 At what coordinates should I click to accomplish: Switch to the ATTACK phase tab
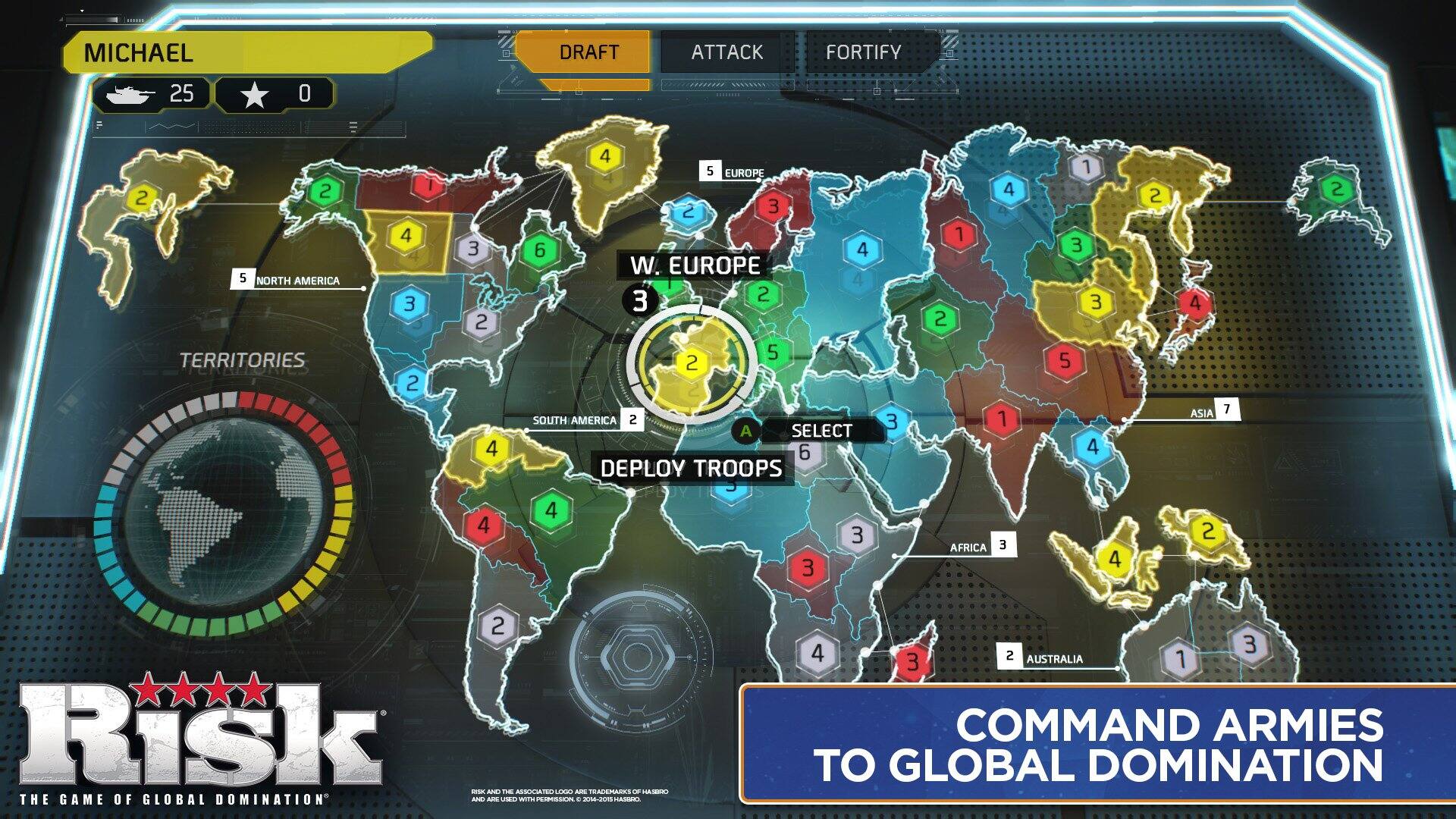point(725,52)
